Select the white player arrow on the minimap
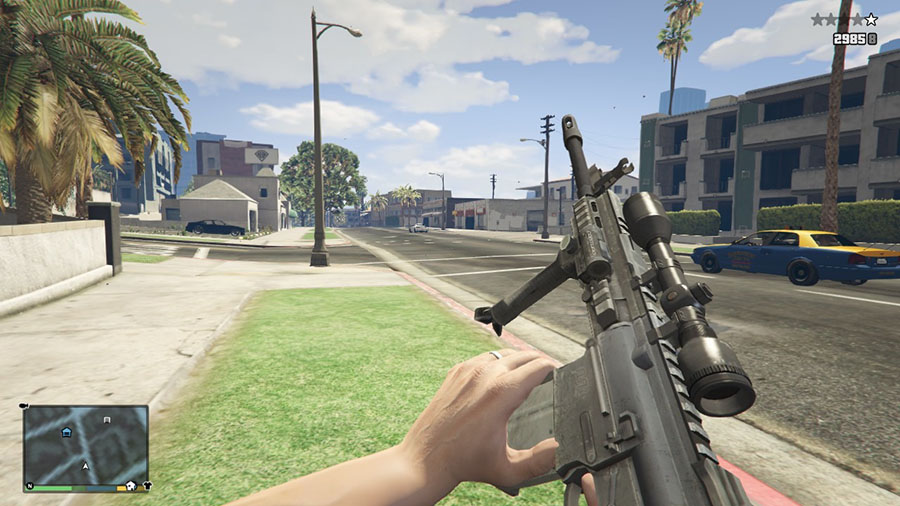 (86, 467)
